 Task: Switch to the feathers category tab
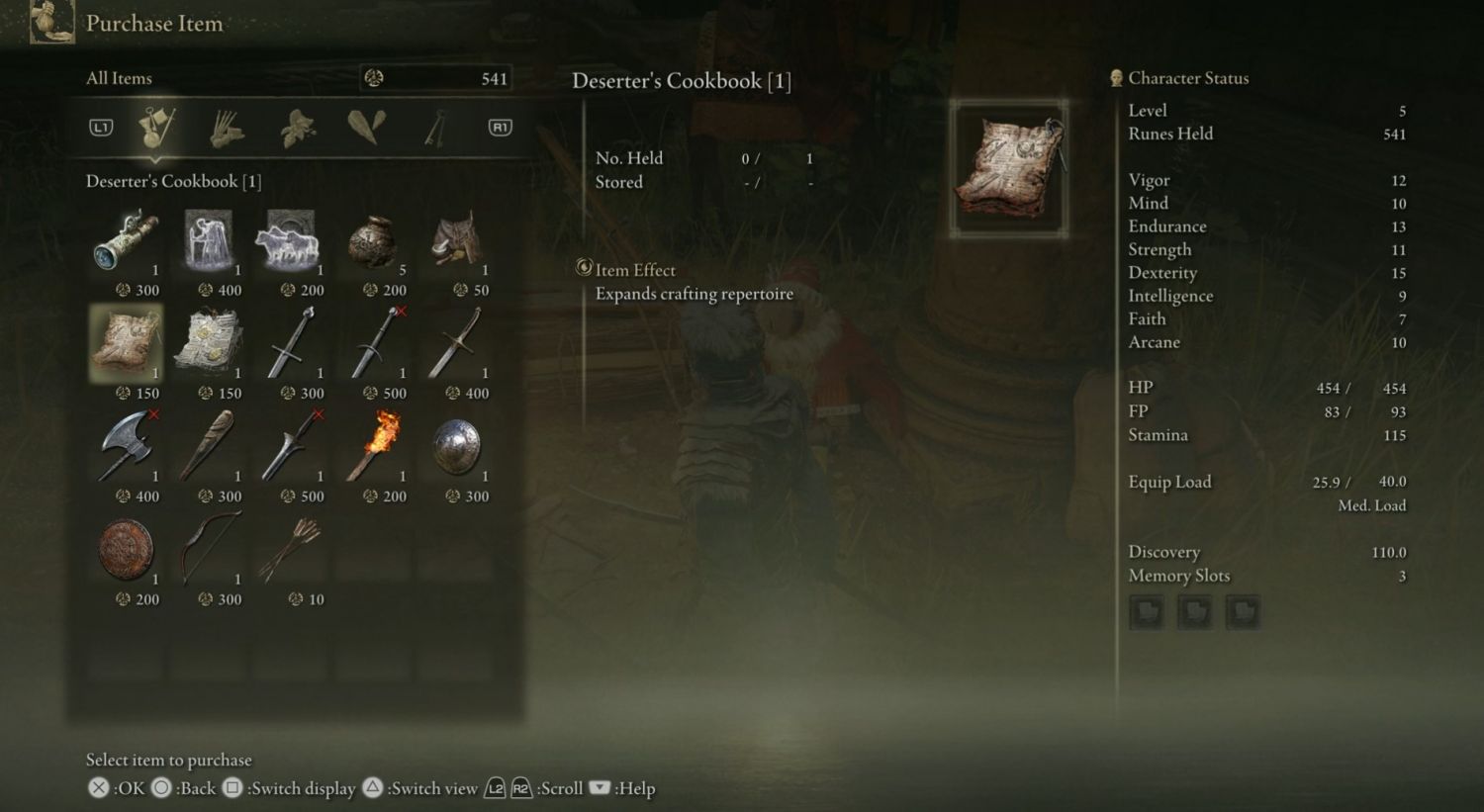point(366,128)
